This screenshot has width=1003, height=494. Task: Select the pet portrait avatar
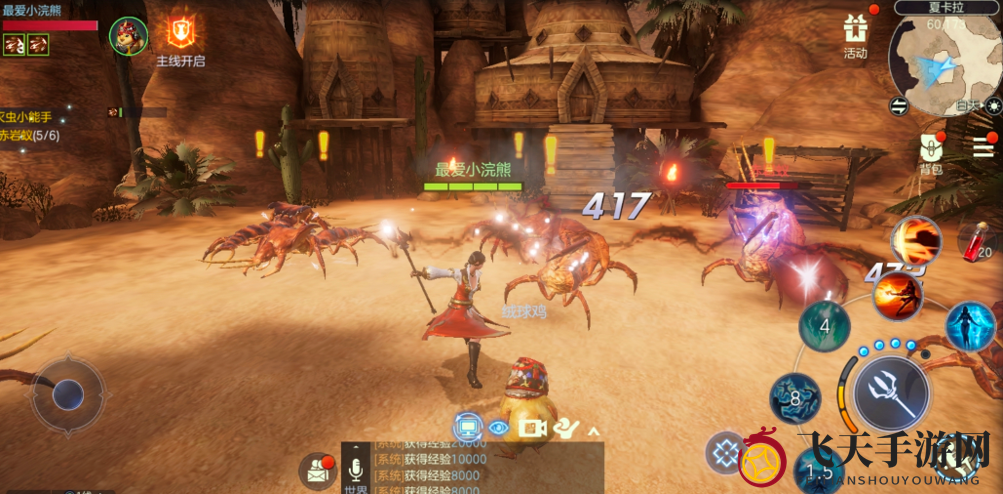click(129, 35)
